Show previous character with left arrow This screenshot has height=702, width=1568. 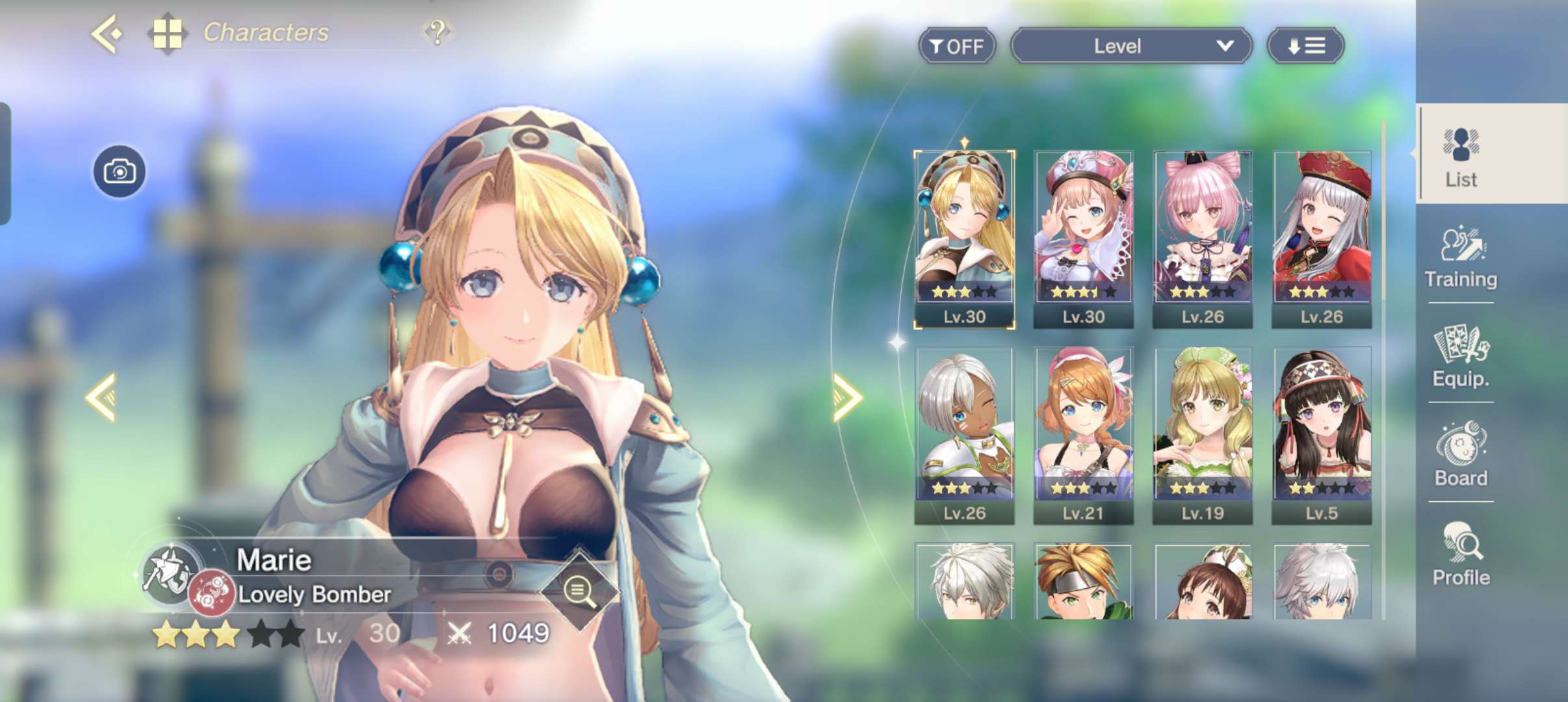pyautogui.click(x=102, y=397)
